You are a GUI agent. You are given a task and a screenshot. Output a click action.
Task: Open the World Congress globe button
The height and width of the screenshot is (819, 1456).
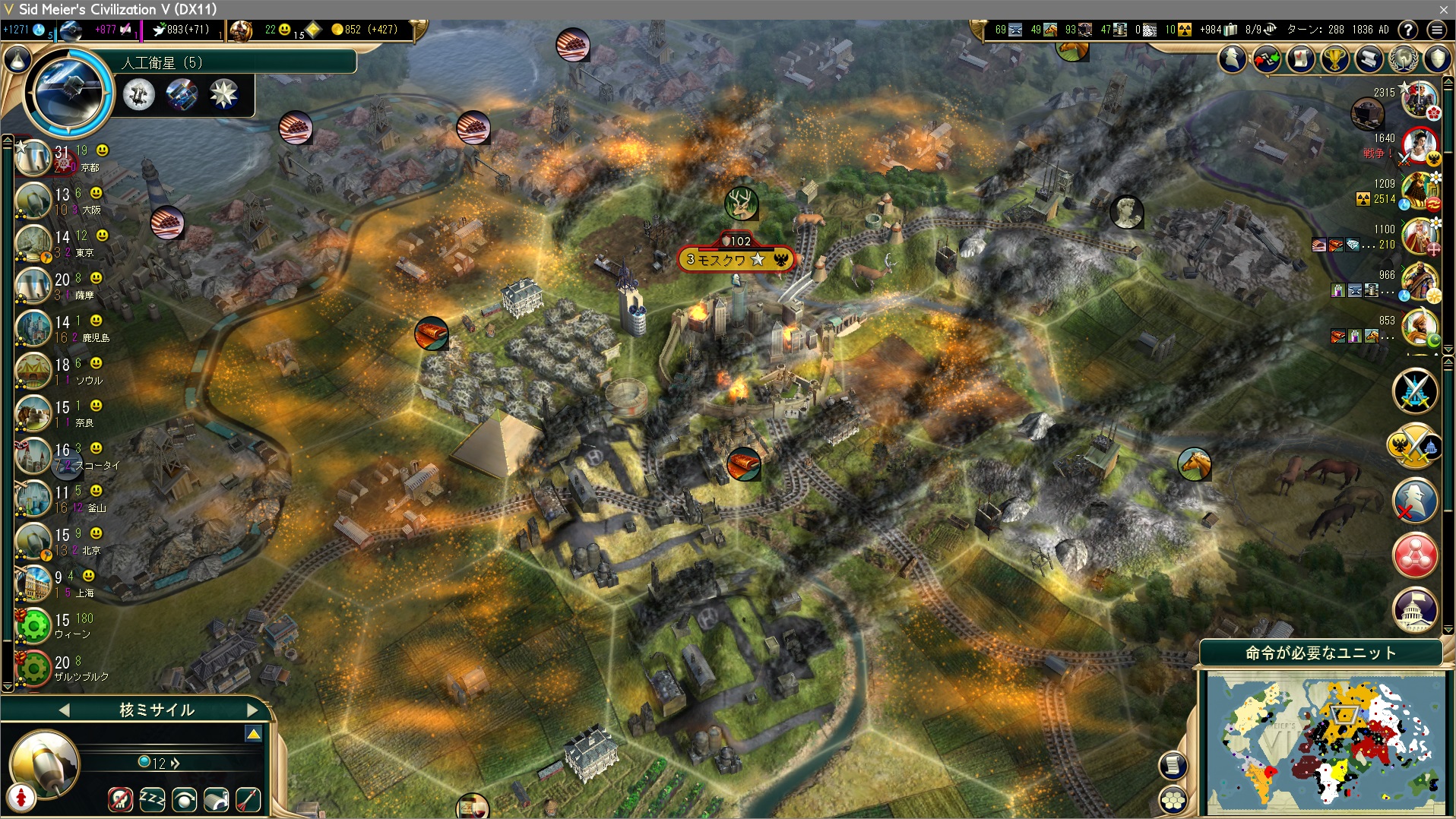1404,58
